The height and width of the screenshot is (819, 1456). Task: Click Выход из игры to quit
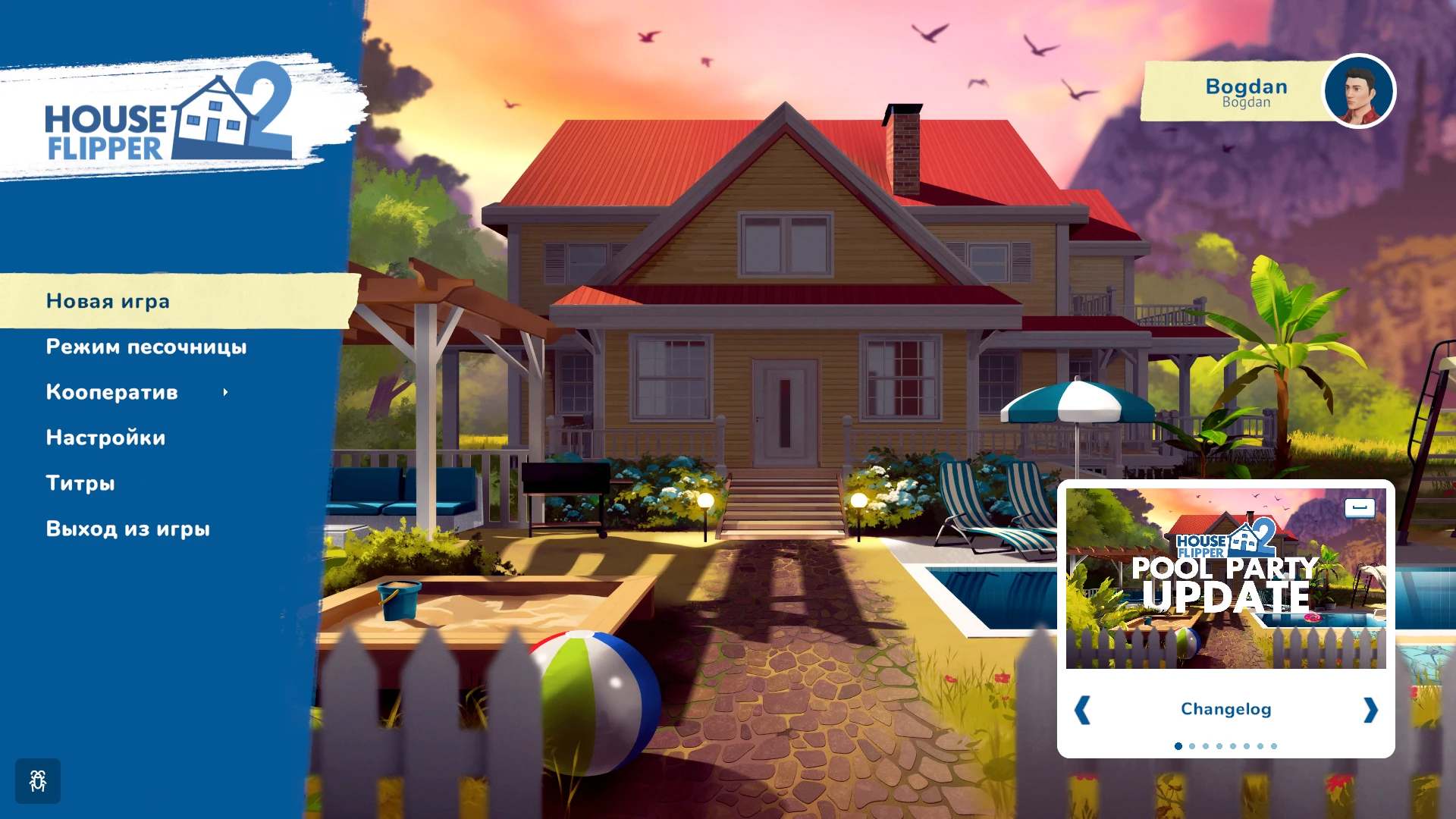[128, 529]
